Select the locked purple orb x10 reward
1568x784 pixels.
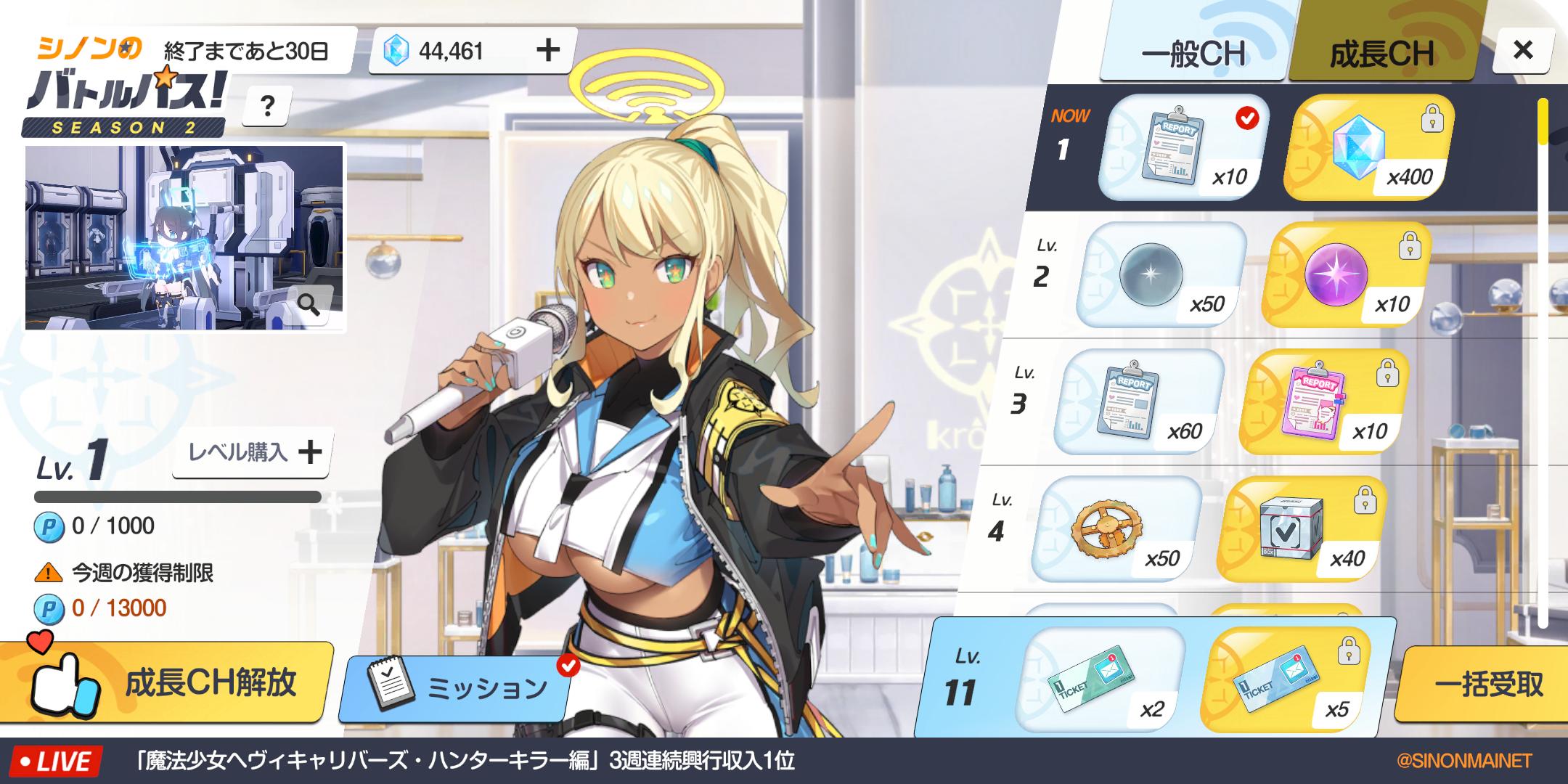point(1347,275)
